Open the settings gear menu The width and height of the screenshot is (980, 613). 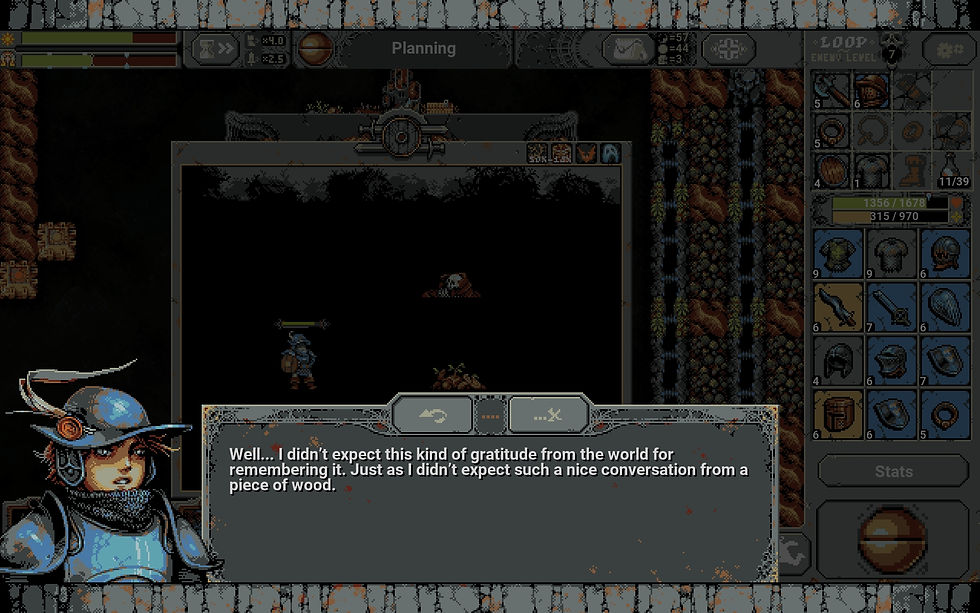[944, 48]
